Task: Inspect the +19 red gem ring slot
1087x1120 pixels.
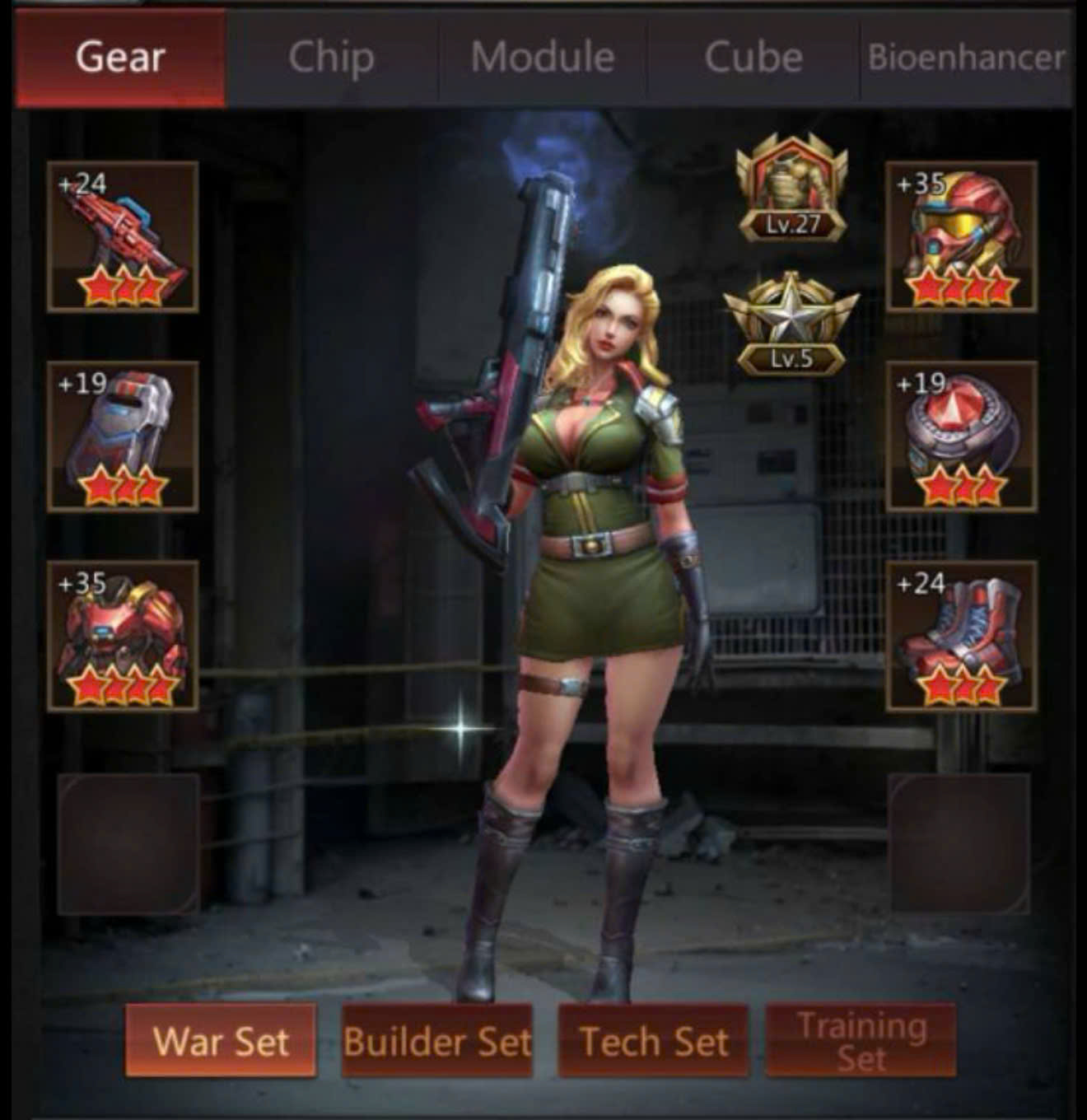Action: coord(961,436)
